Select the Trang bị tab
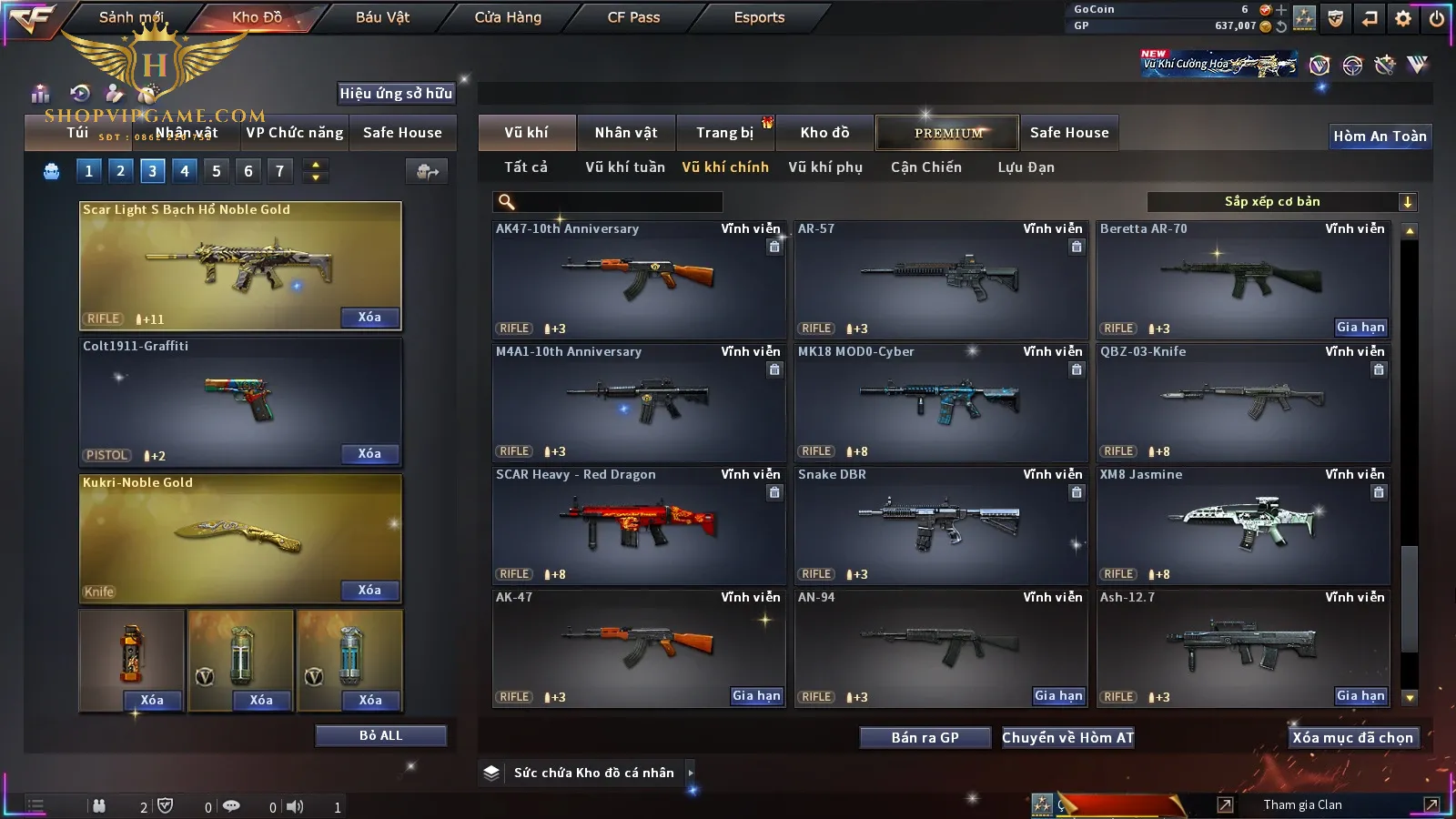The width and height of the screenshot is (1456, 819). click(x=724, y=133)
